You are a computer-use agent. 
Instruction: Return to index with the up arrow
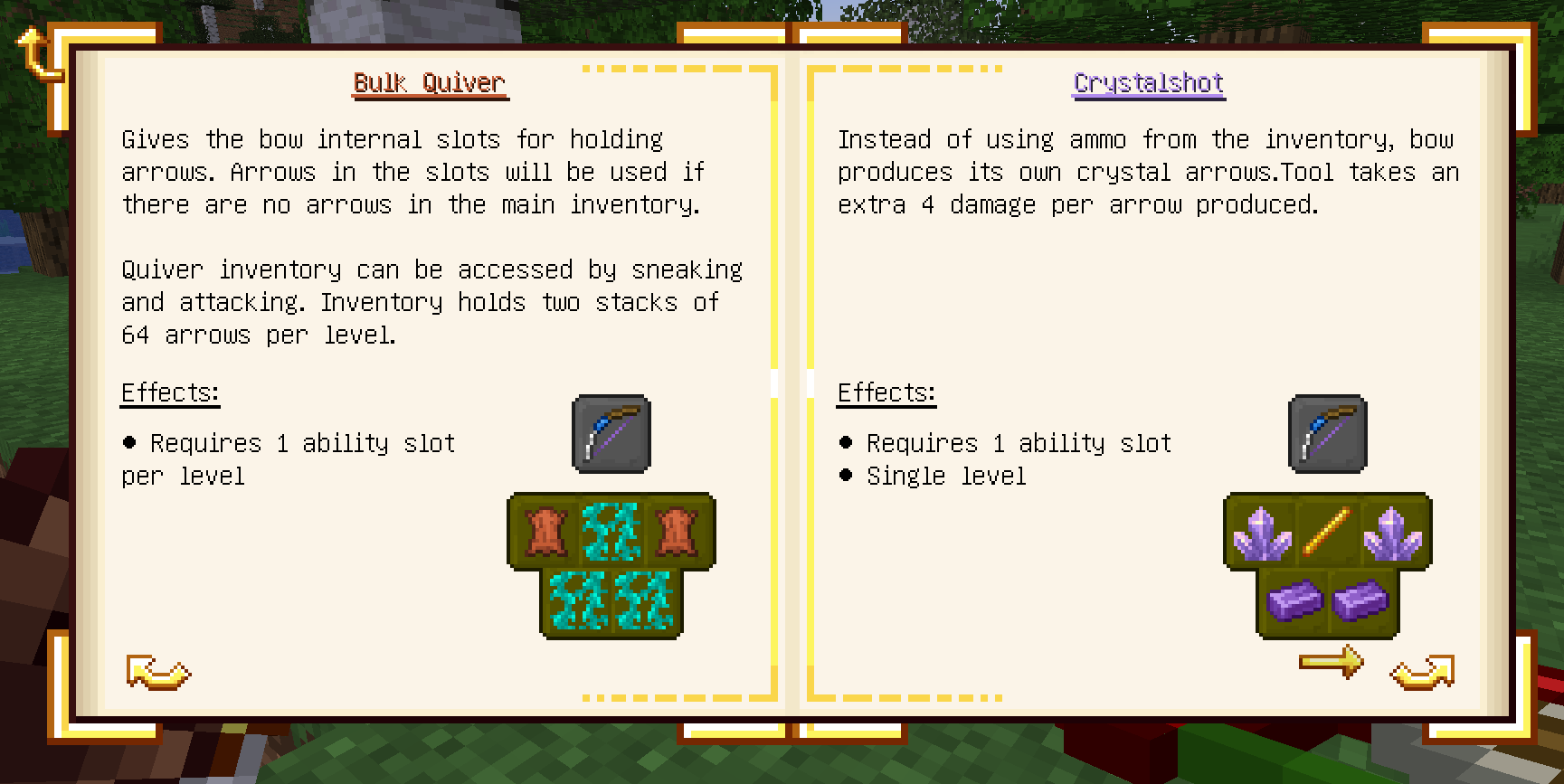[x=36, y=54]
